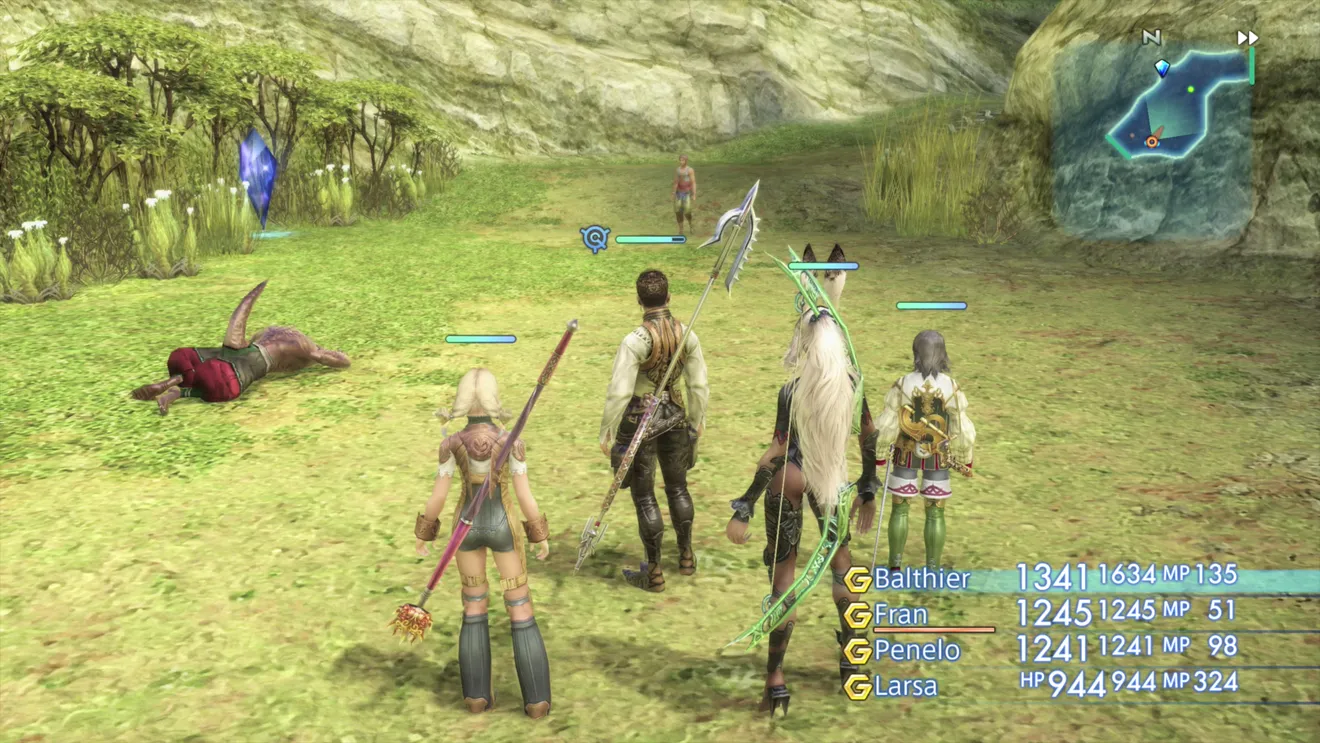Select the blue crystal marker on minimap
Viewport: 1320px width, 743px height.
click(1162, 67)
